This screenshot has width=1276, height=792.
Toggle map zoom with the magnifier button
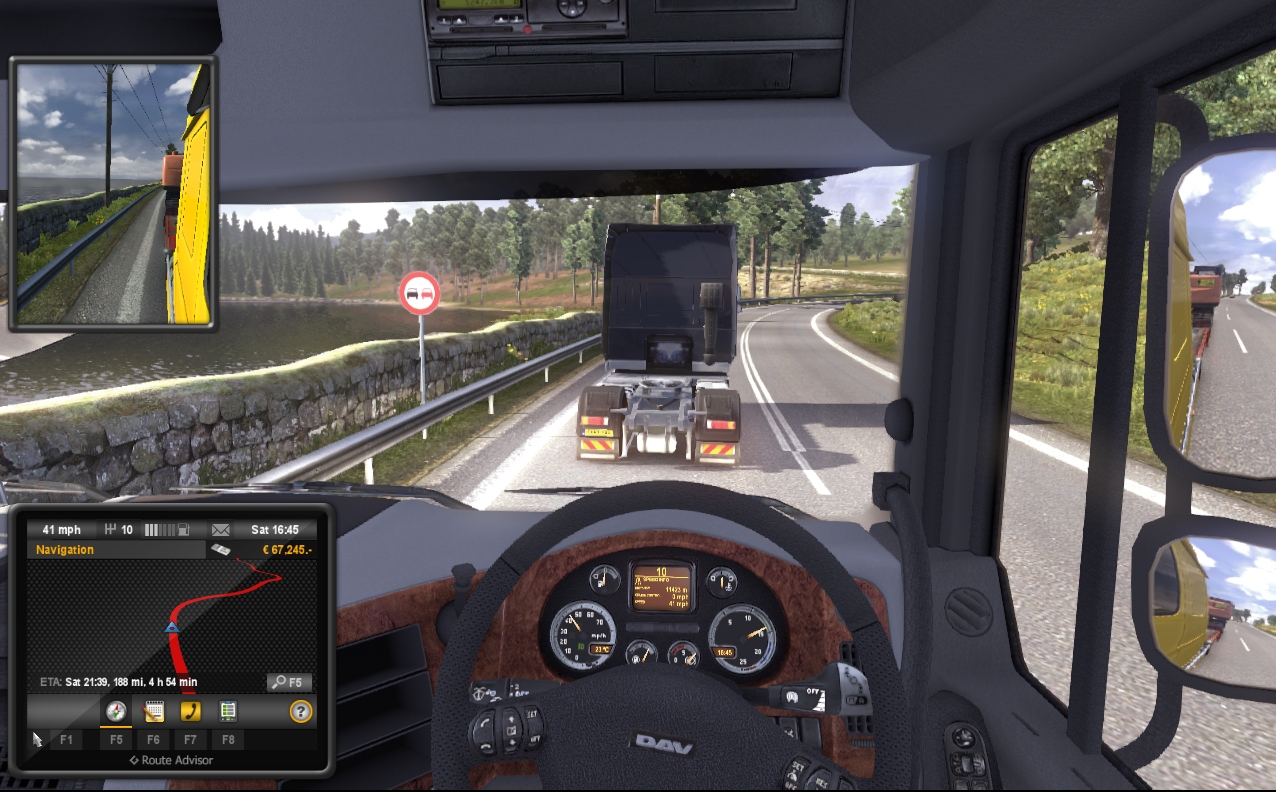point(289,682)
